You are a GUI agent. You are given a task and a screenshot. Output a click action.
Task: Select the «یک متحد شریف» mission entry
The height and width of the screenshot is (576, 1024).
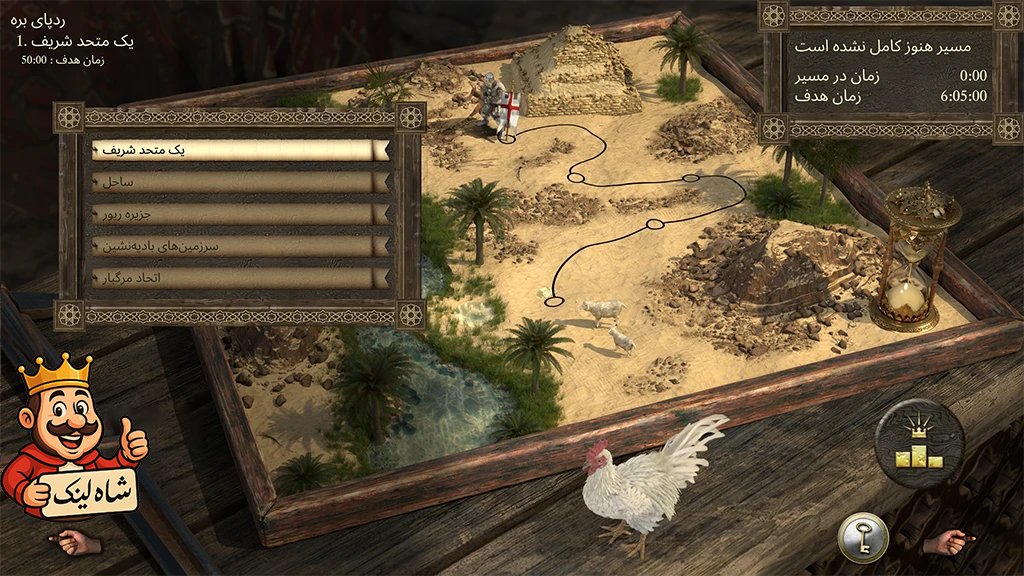click(x=240, y=150)
